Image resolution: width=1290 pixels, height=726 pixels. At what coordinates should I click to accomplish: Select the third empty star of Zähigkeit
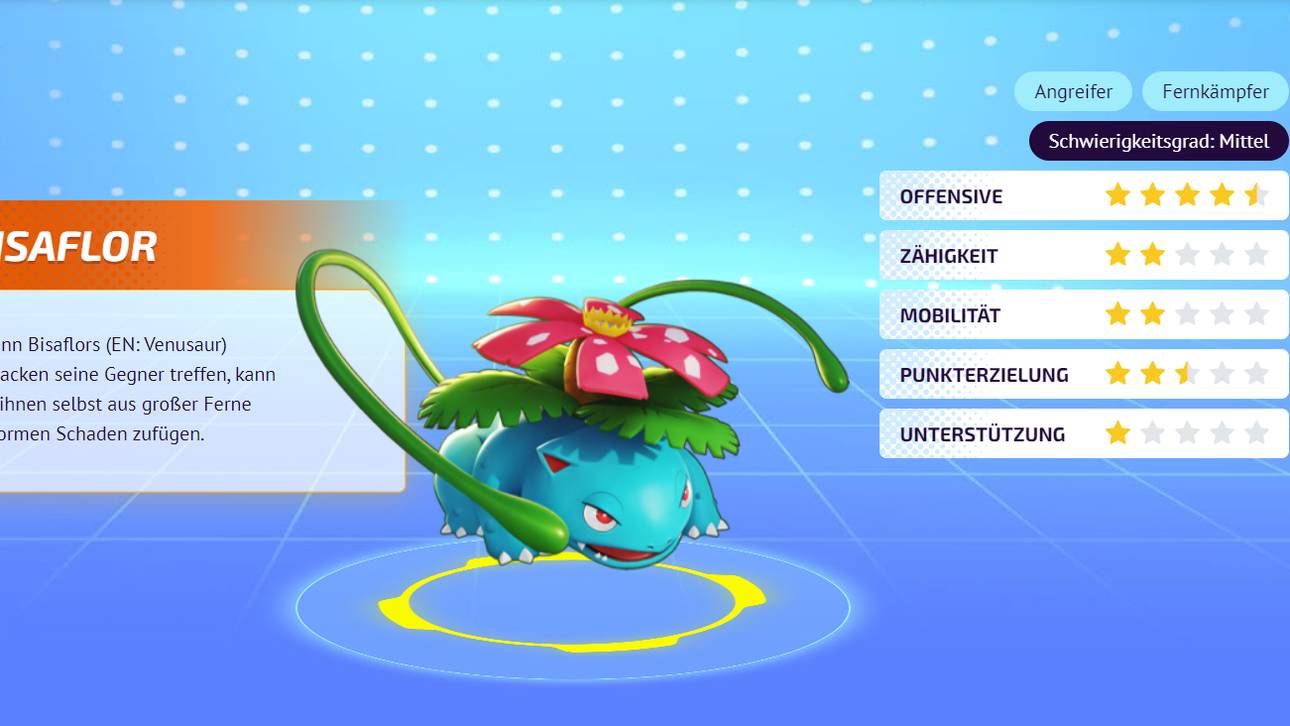tap(1187, 254)
